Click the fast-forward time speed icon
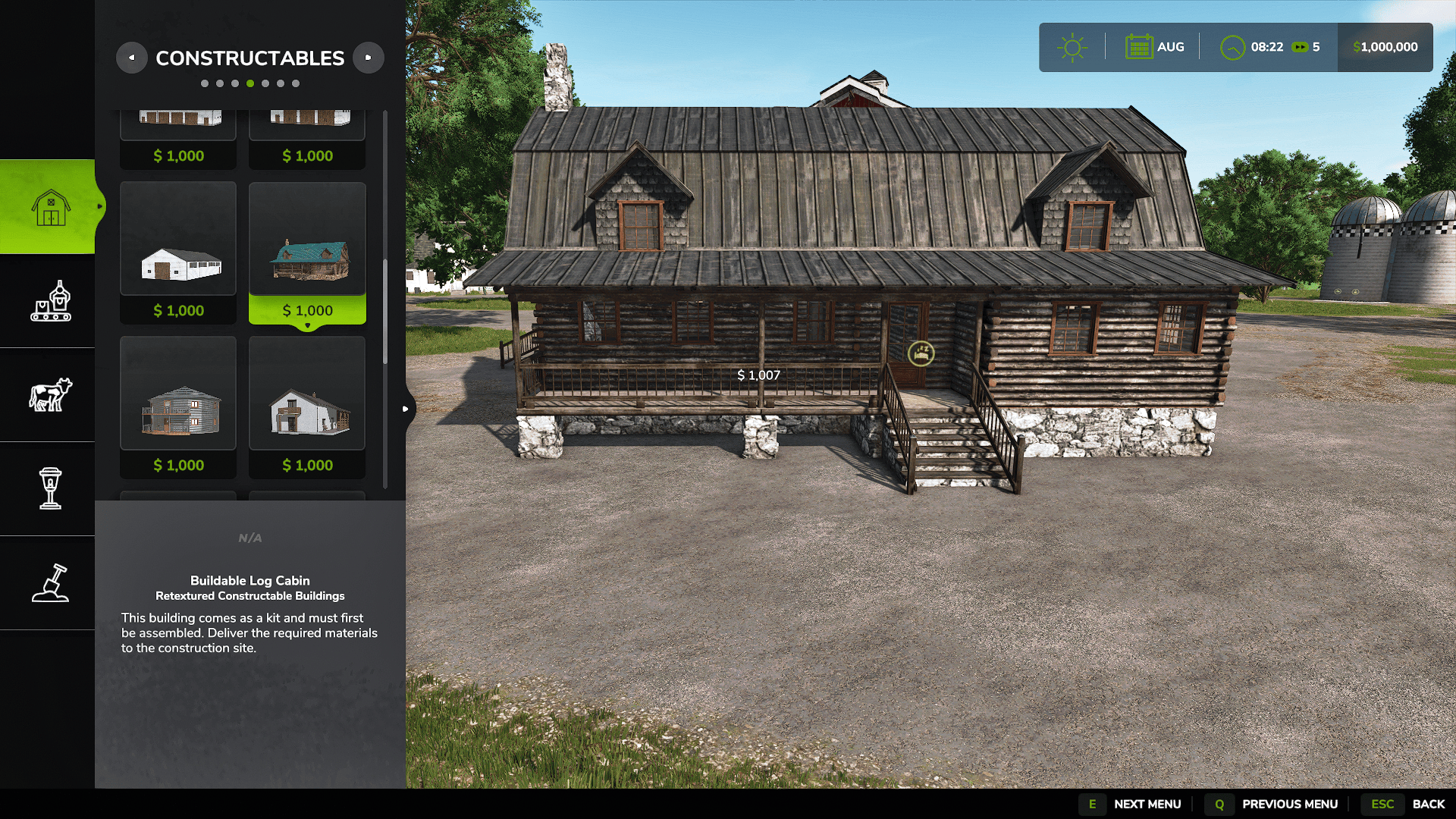The image size is (1456, 819). click(1301, 46)
